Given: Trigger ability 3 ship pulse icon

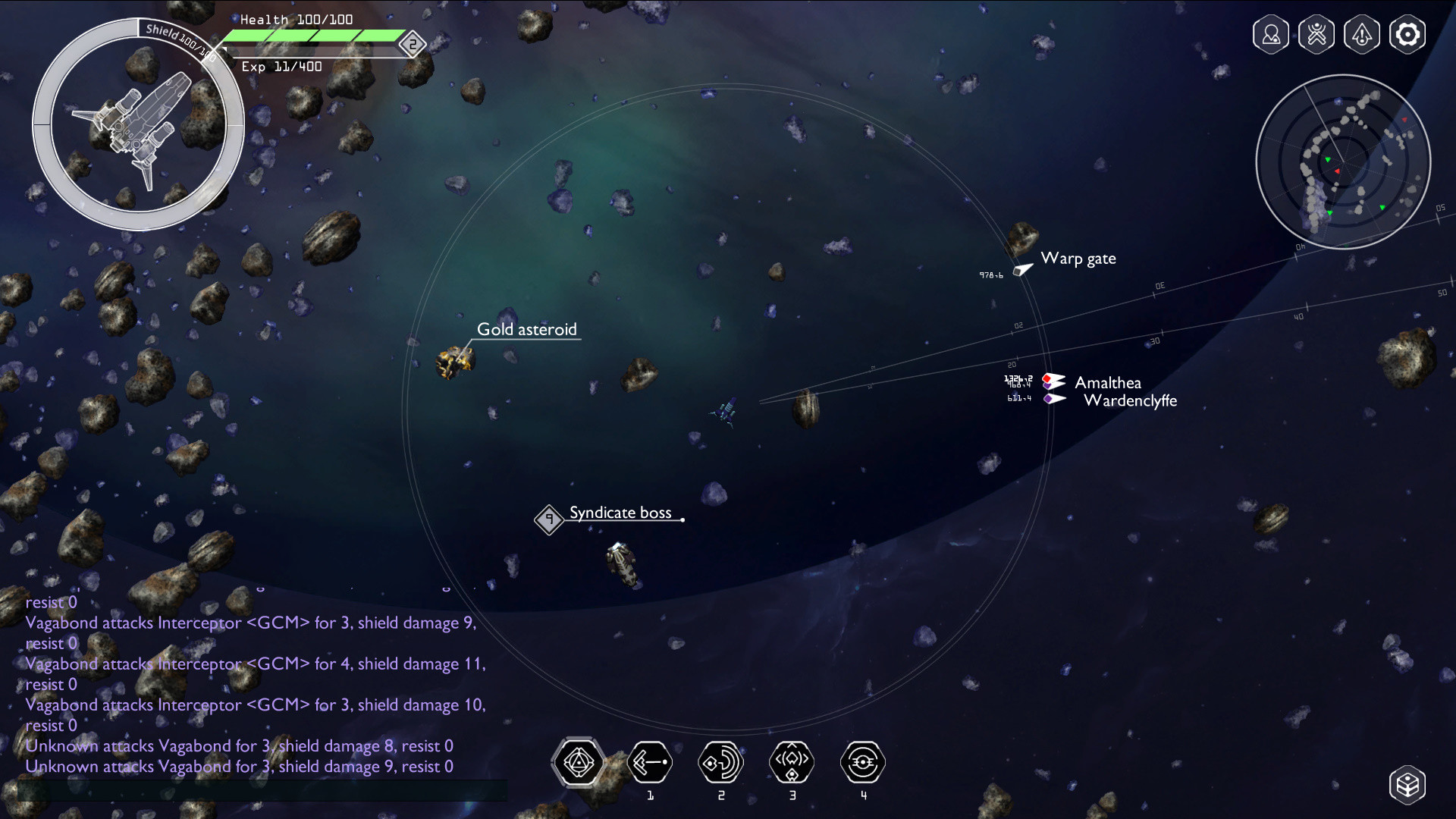Looking at the screenshot, I should [792, 762].
